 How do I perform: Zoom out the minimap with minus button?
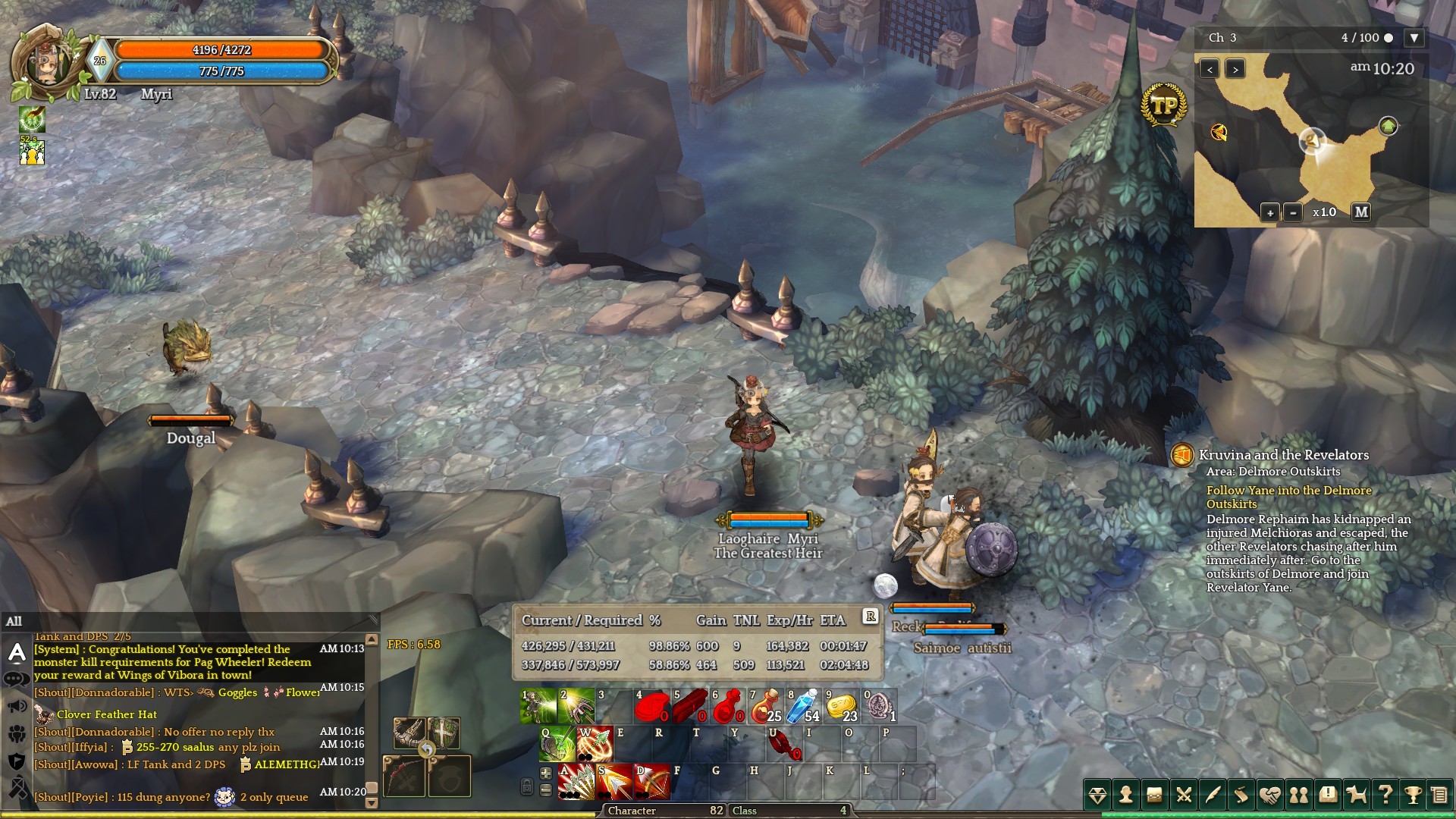pyautogui.click(x=1293, y=212)
